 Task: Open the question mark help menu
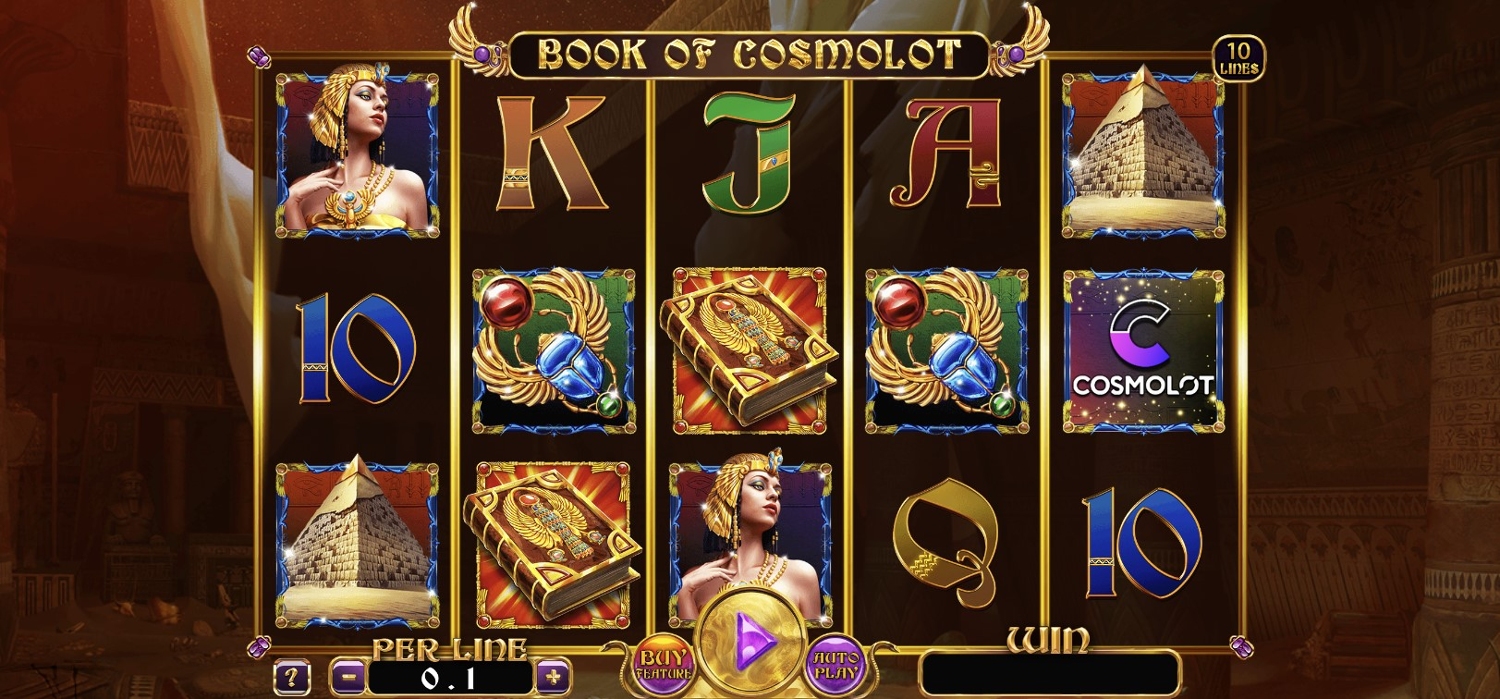(291, 676)
